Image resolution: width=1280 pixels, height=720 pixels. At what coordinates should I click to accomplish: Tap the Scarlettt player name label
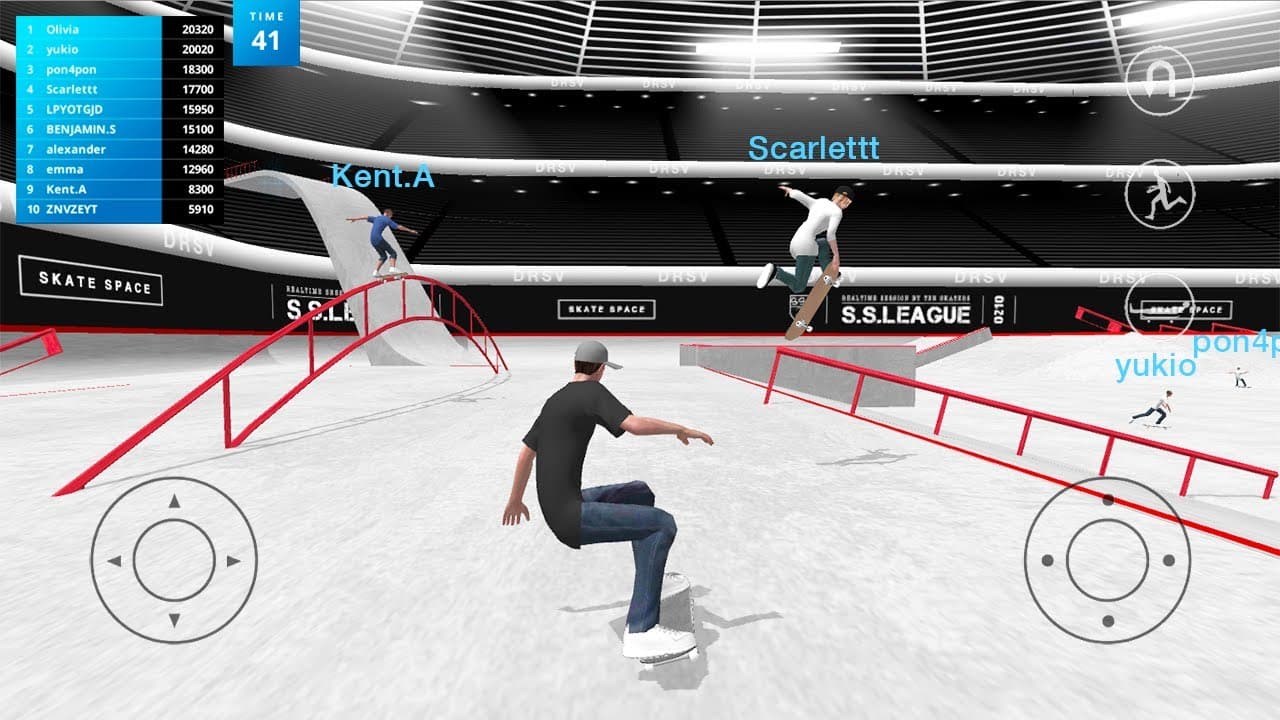tap(813, 150)
